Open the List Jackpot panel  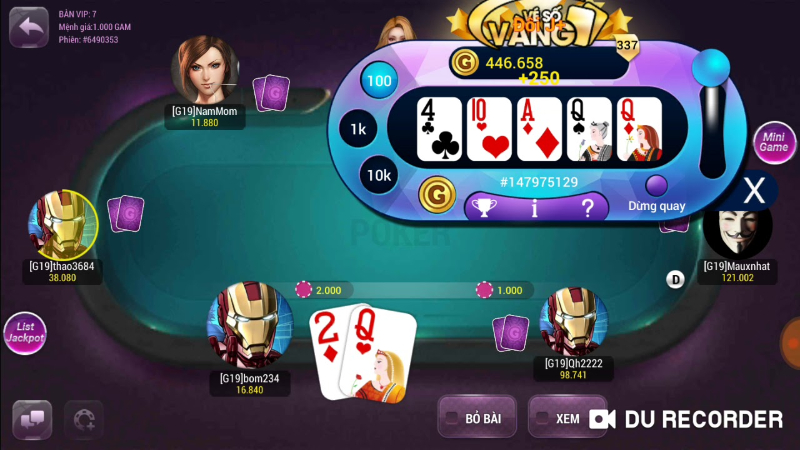(24, 335)
